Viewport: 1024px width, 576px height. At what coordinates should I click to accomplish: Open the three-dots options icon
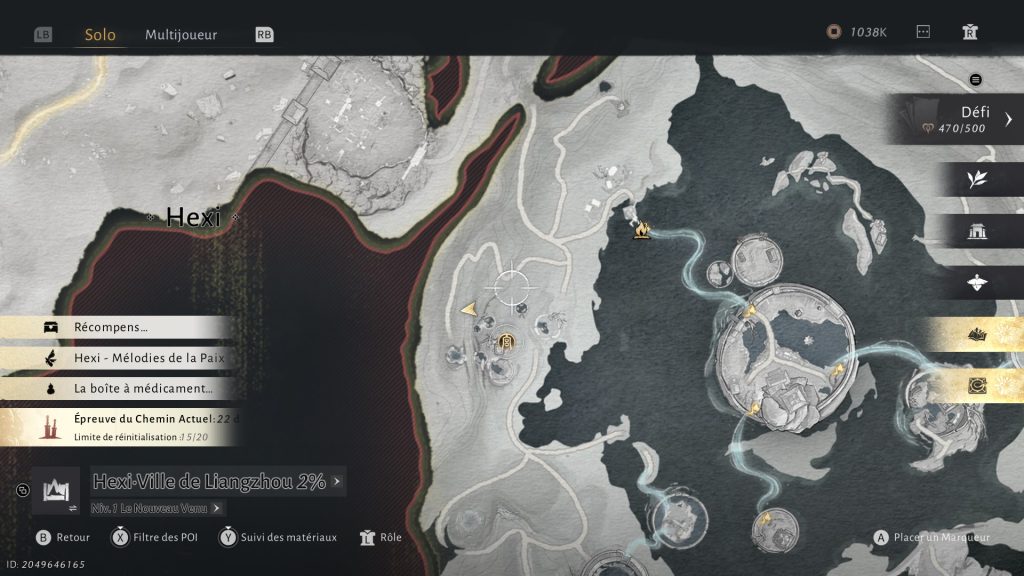click(x=923, y=32)
